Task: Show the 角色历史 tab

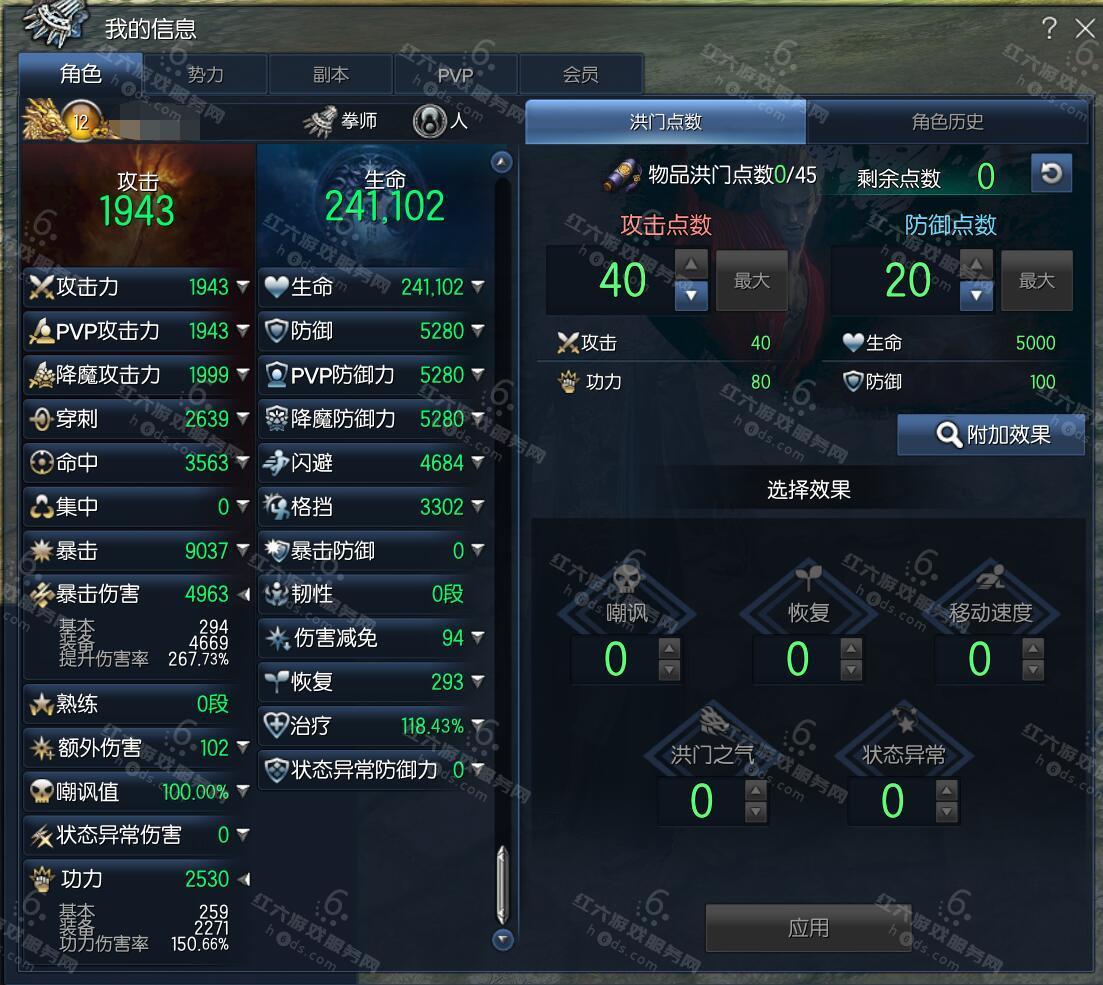Action: pos(946,122)
